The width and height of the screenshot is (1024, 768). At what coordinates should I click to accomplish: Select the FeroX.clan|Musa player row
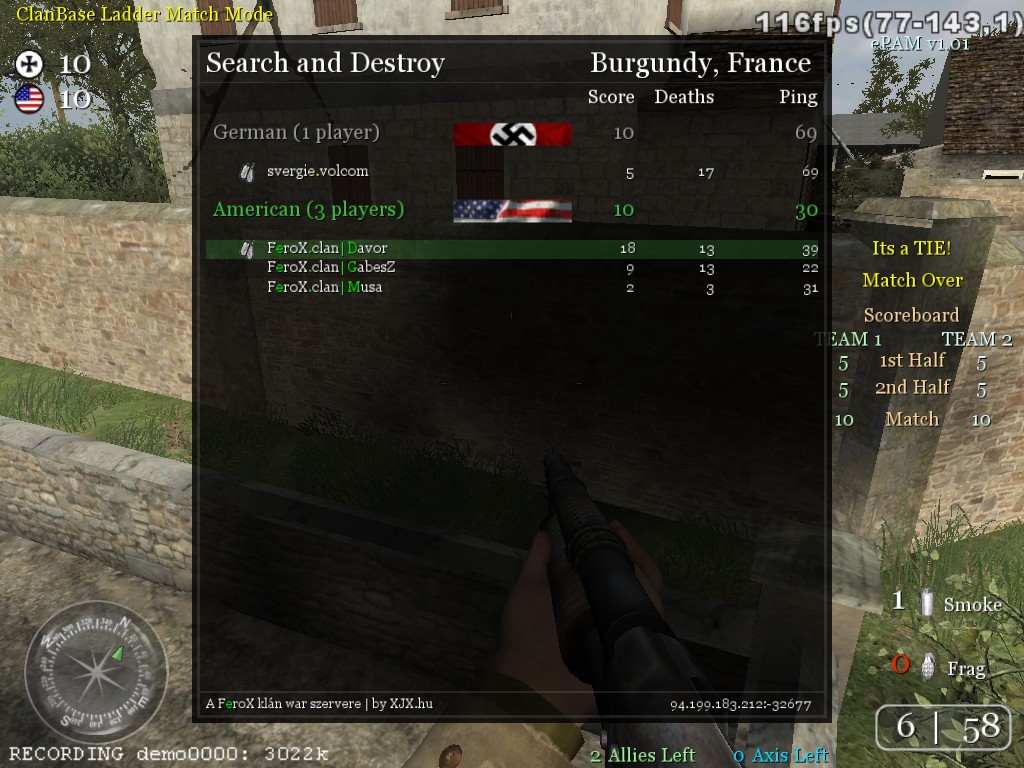(x=324, y=287)
